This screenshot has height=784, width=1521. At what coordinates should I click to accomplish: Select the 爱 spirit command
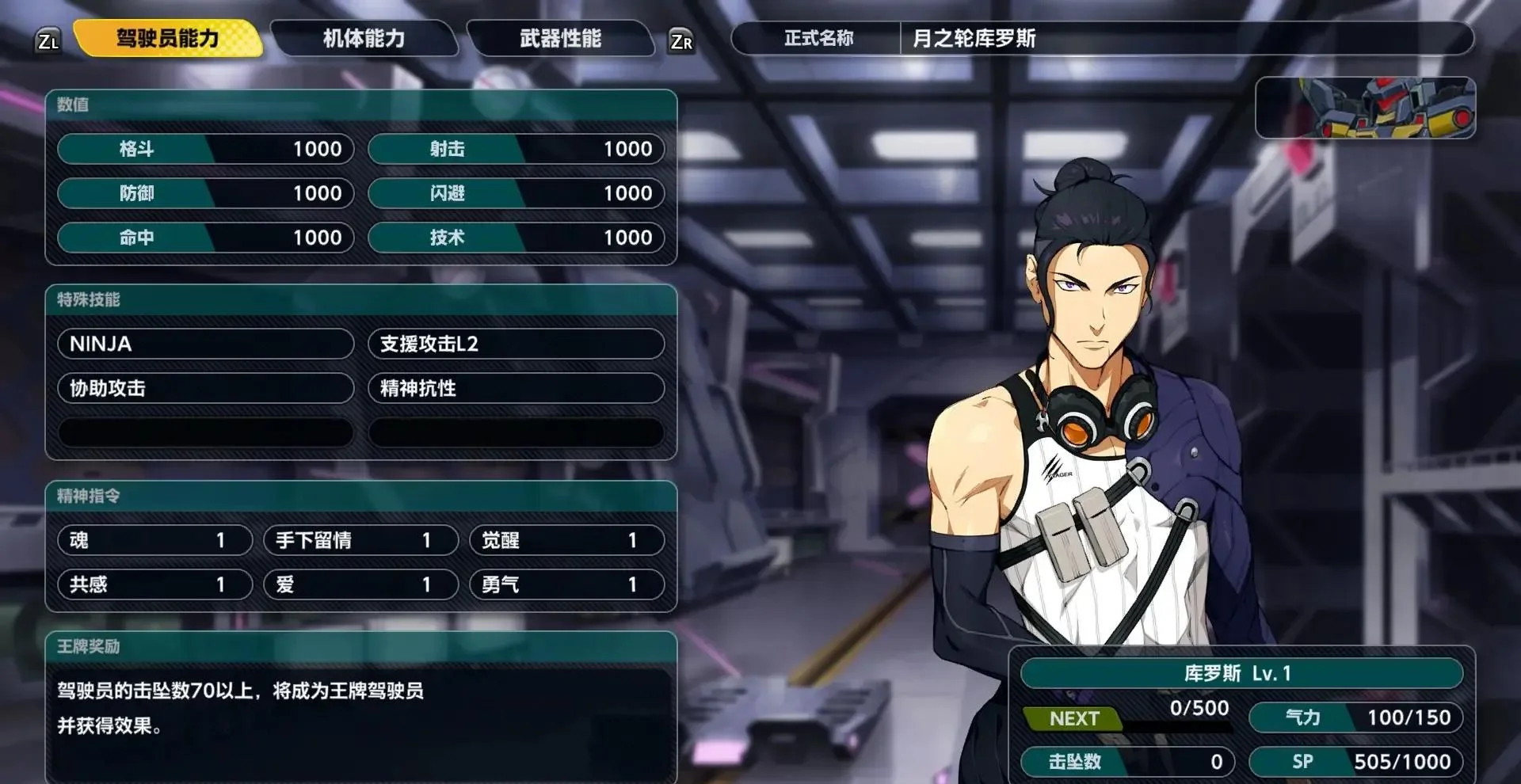click(x=360, y=584)
